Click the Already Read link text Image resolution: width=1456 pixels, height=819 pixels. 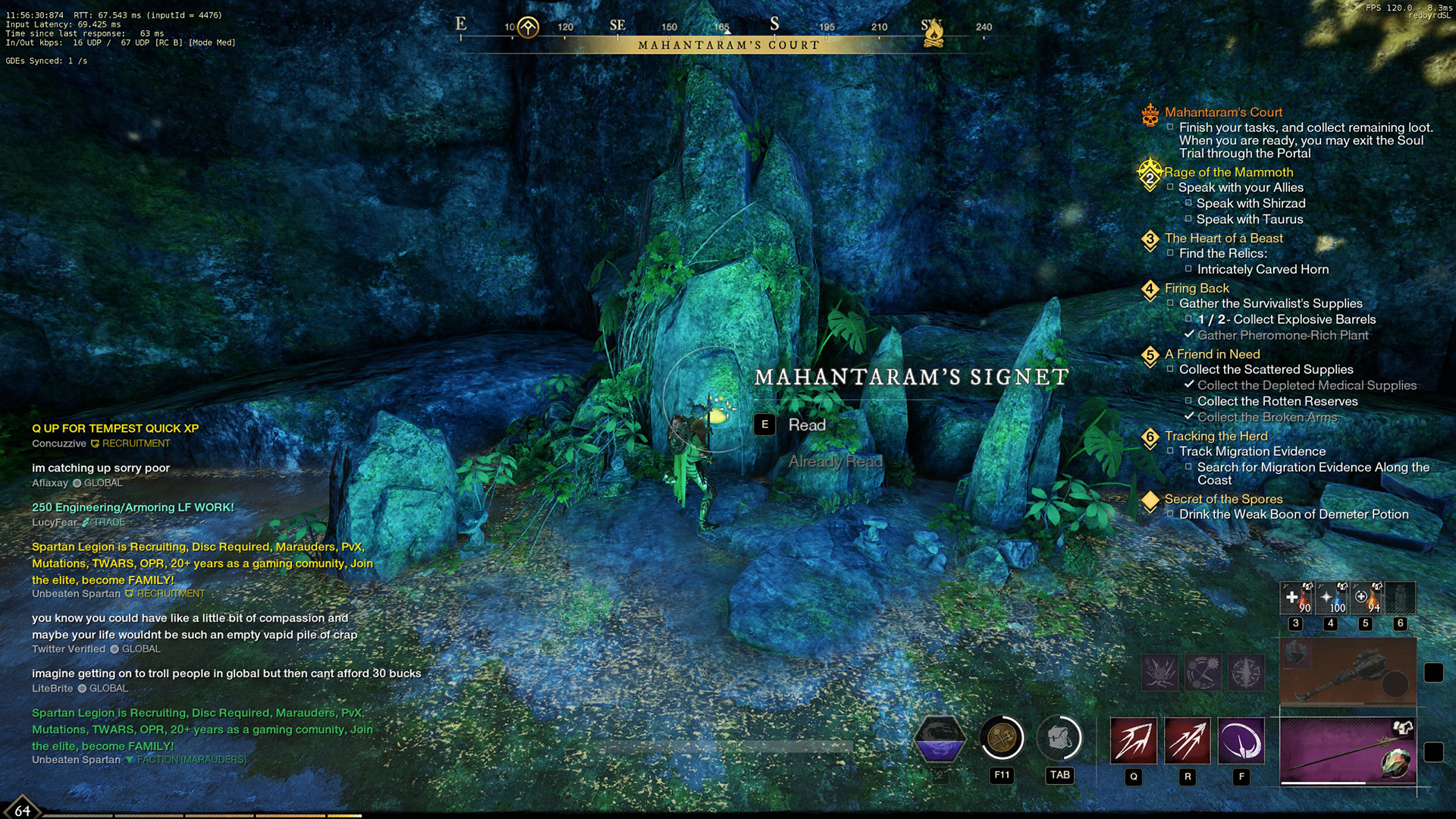point(835,460)
